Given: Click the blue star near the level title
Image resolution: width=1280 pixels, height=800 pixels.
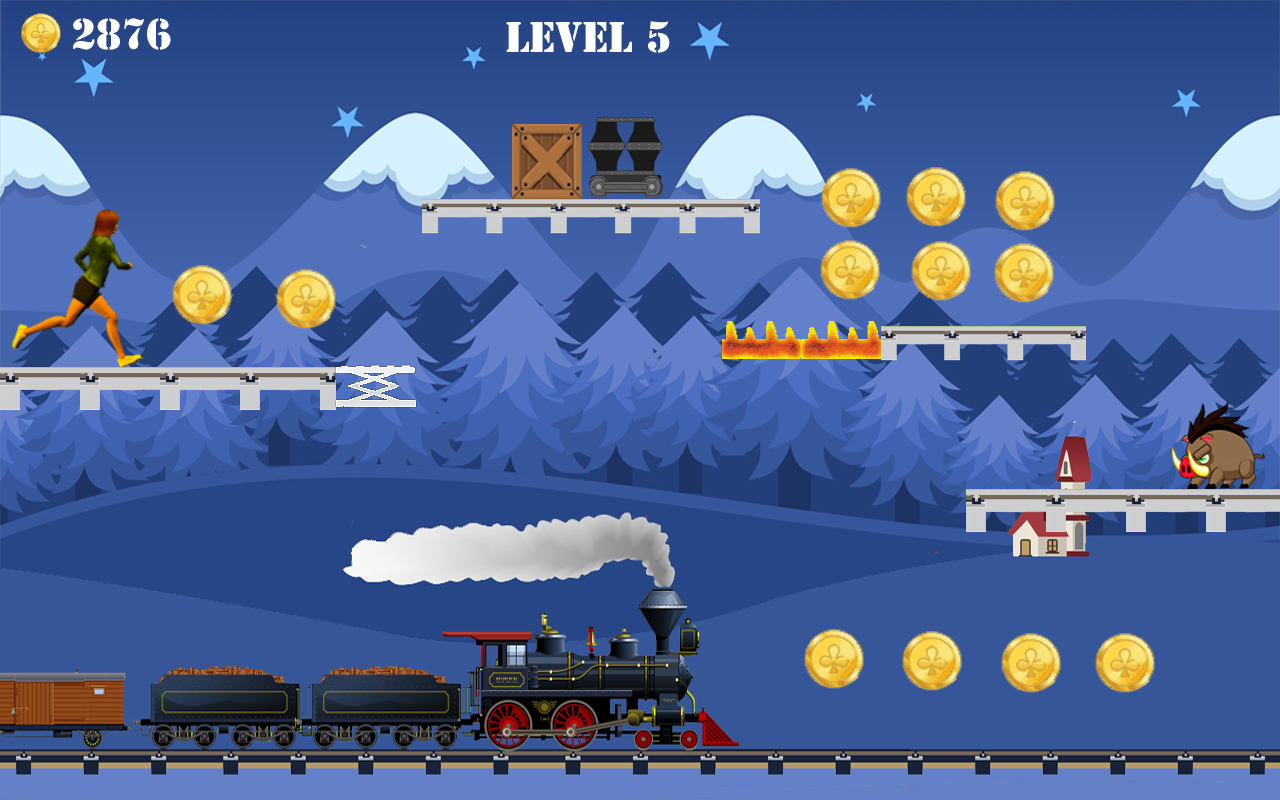Looking at the screenshot, I should pyautogui.click(x=709, y=40).
